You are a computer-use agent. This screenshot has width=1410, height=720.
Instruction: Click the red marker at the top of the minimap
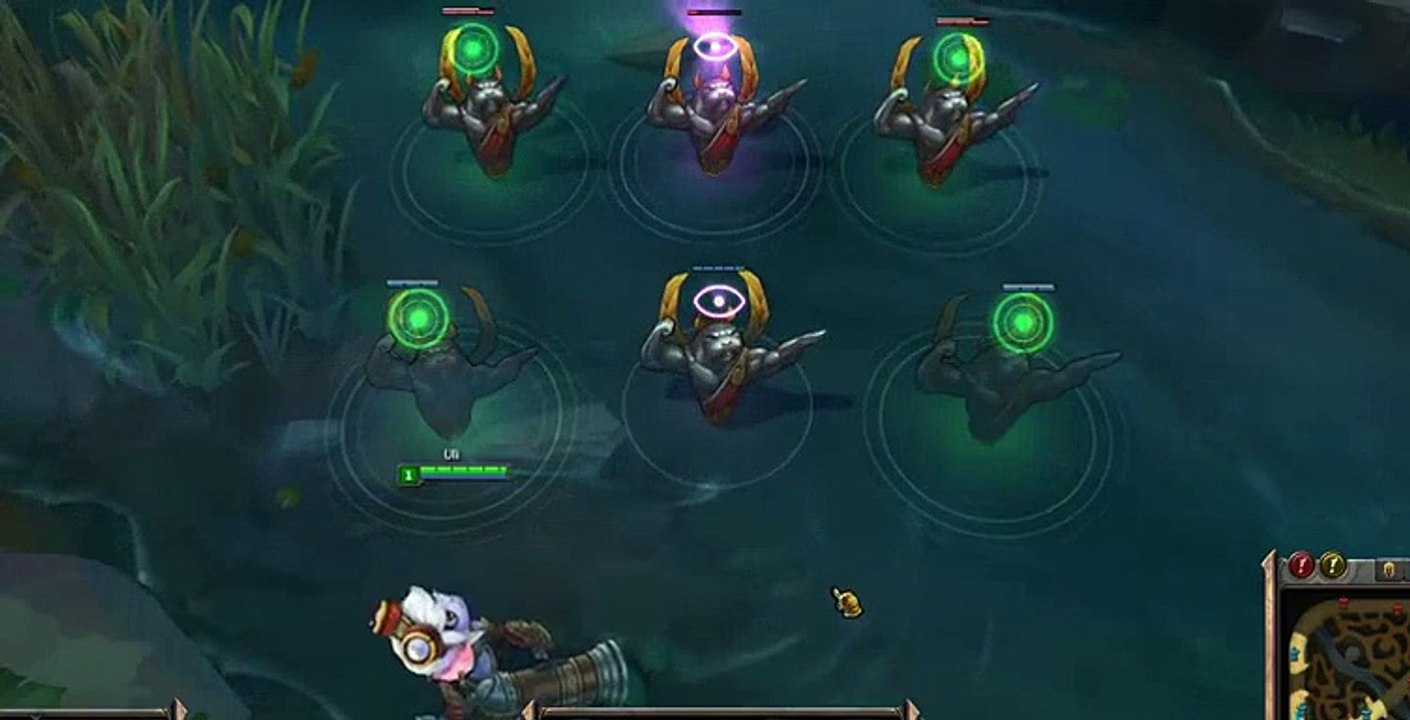1343,600
